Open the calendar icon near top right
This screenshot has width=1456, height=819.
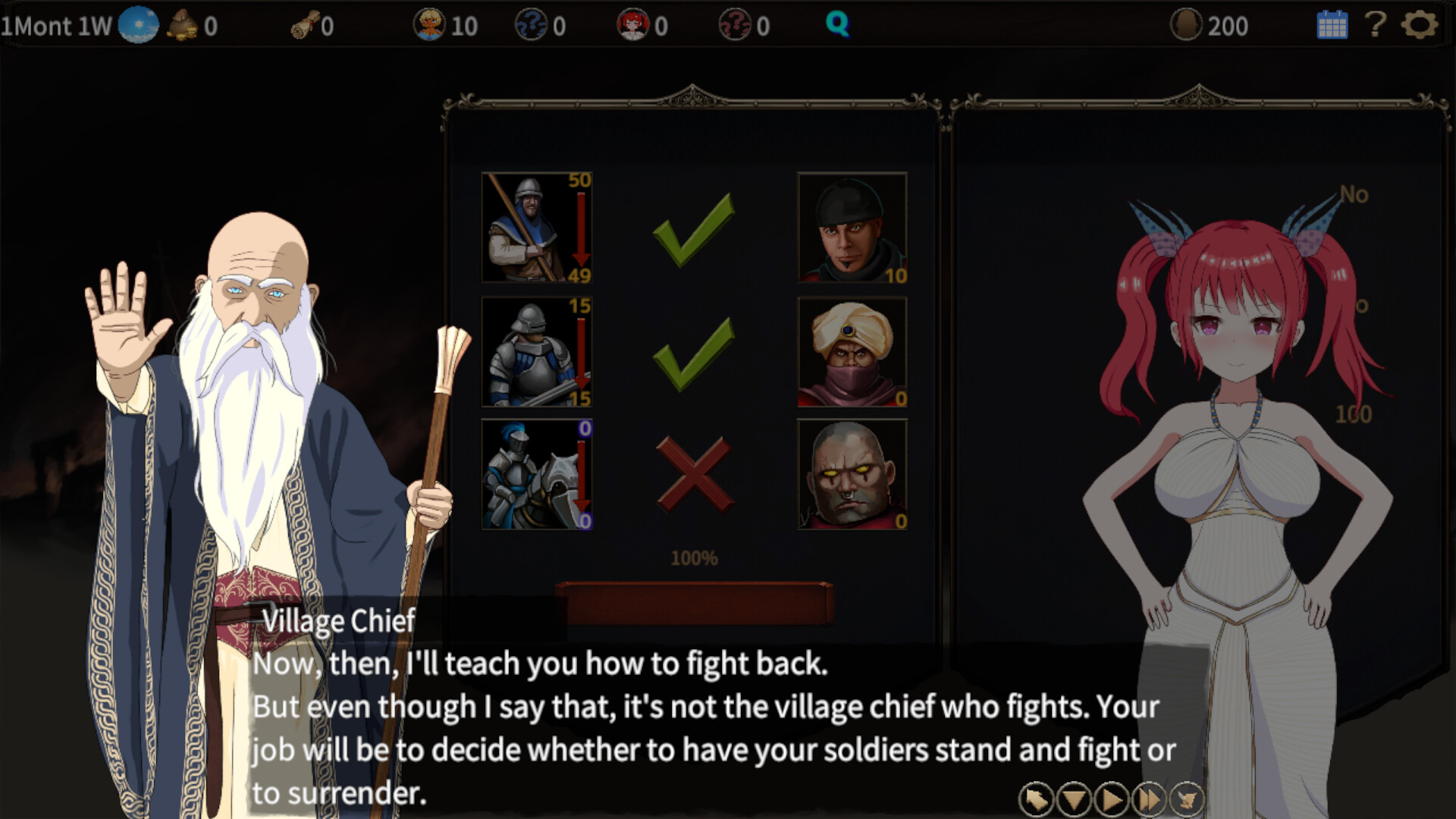[x=1331, y=24]
